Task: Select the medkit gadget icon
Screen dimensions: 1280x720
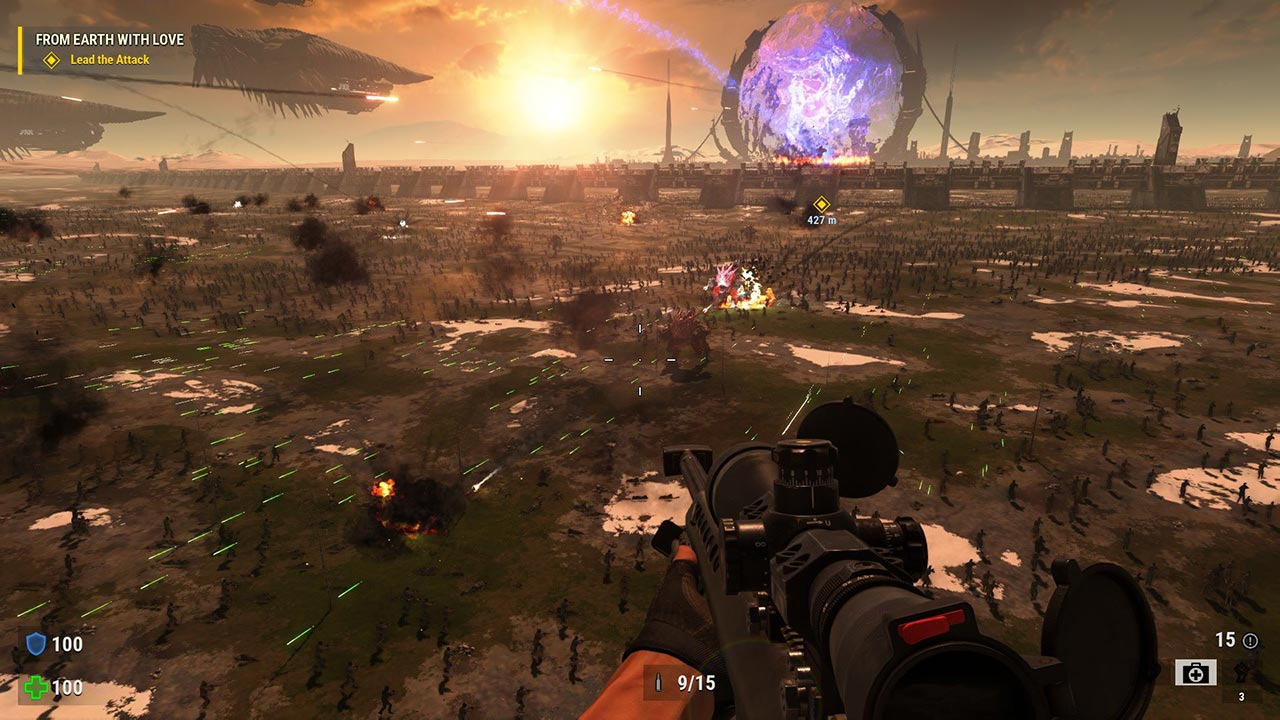Action: (1195, 673)
